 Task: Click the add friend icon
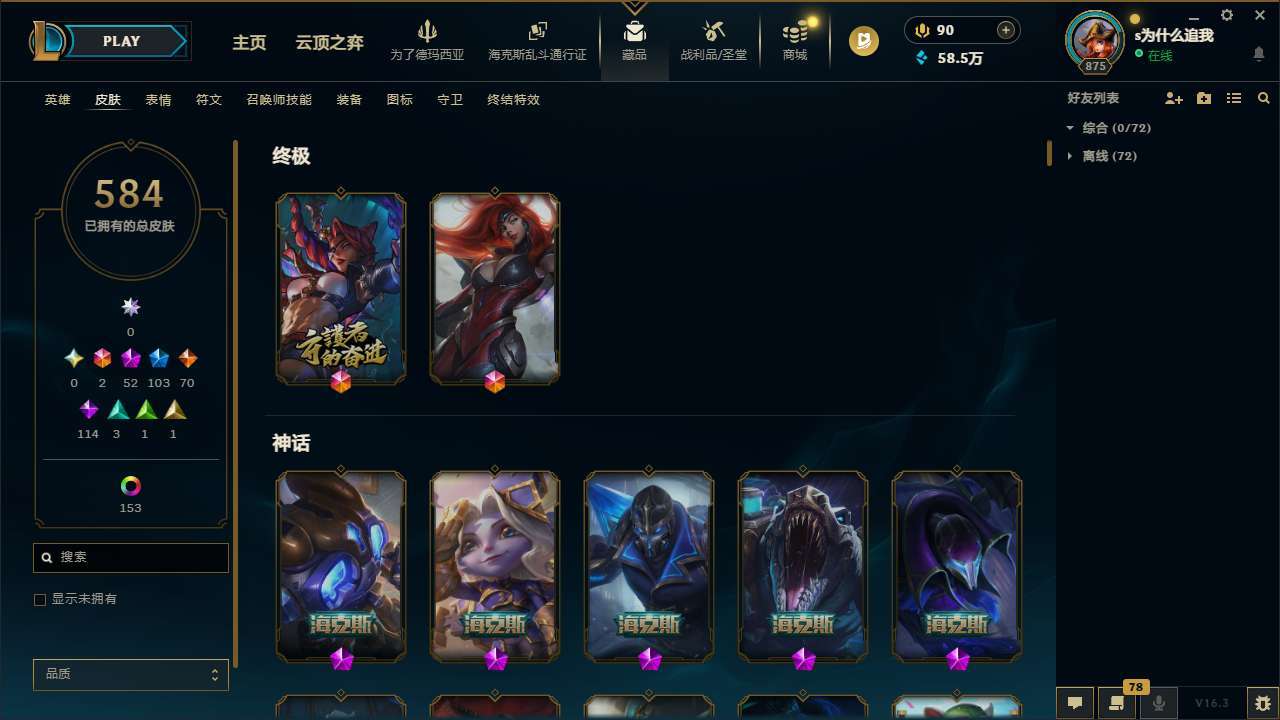pos(1174,98)
